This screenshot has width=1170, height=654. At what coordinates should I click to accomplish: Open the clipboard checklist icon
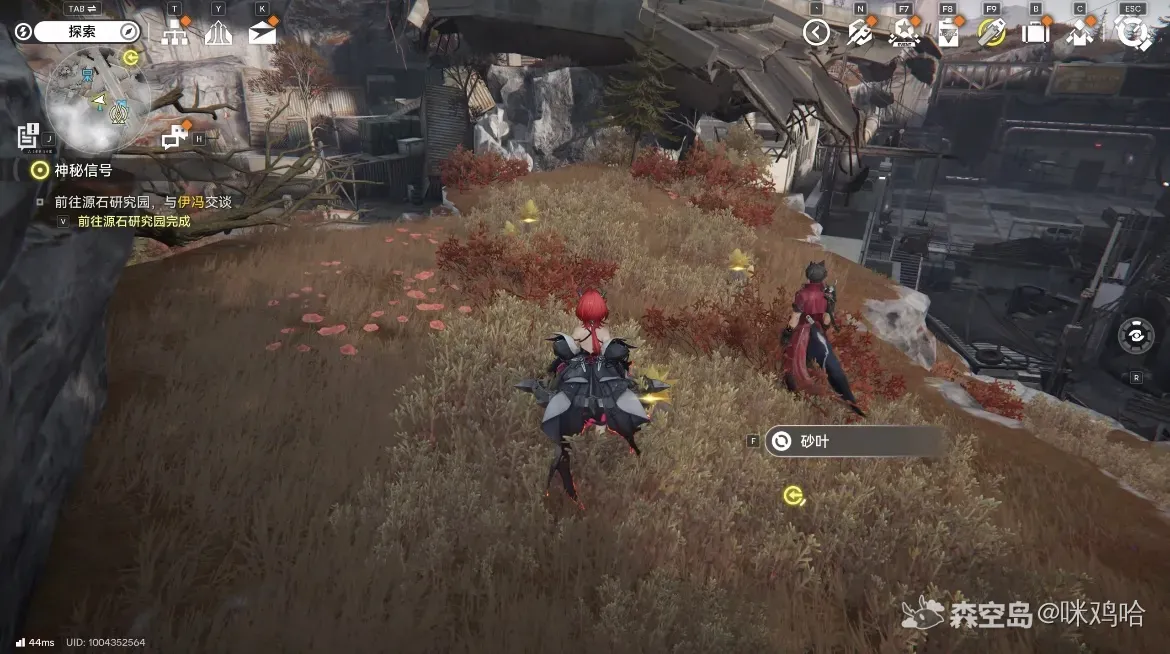(948, 33)
